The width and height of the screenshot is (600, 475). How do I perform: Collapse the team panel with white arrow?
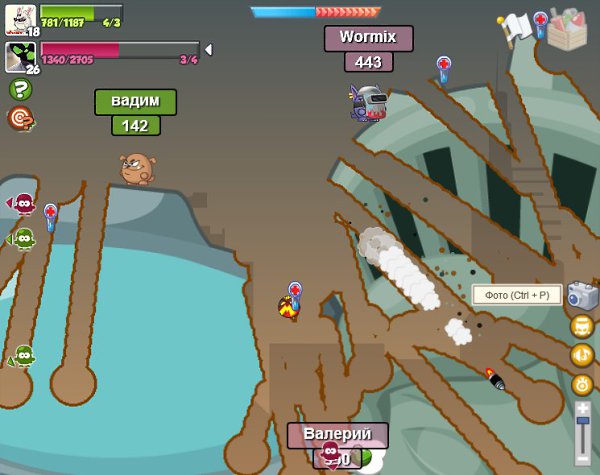[x=208, y=49]
